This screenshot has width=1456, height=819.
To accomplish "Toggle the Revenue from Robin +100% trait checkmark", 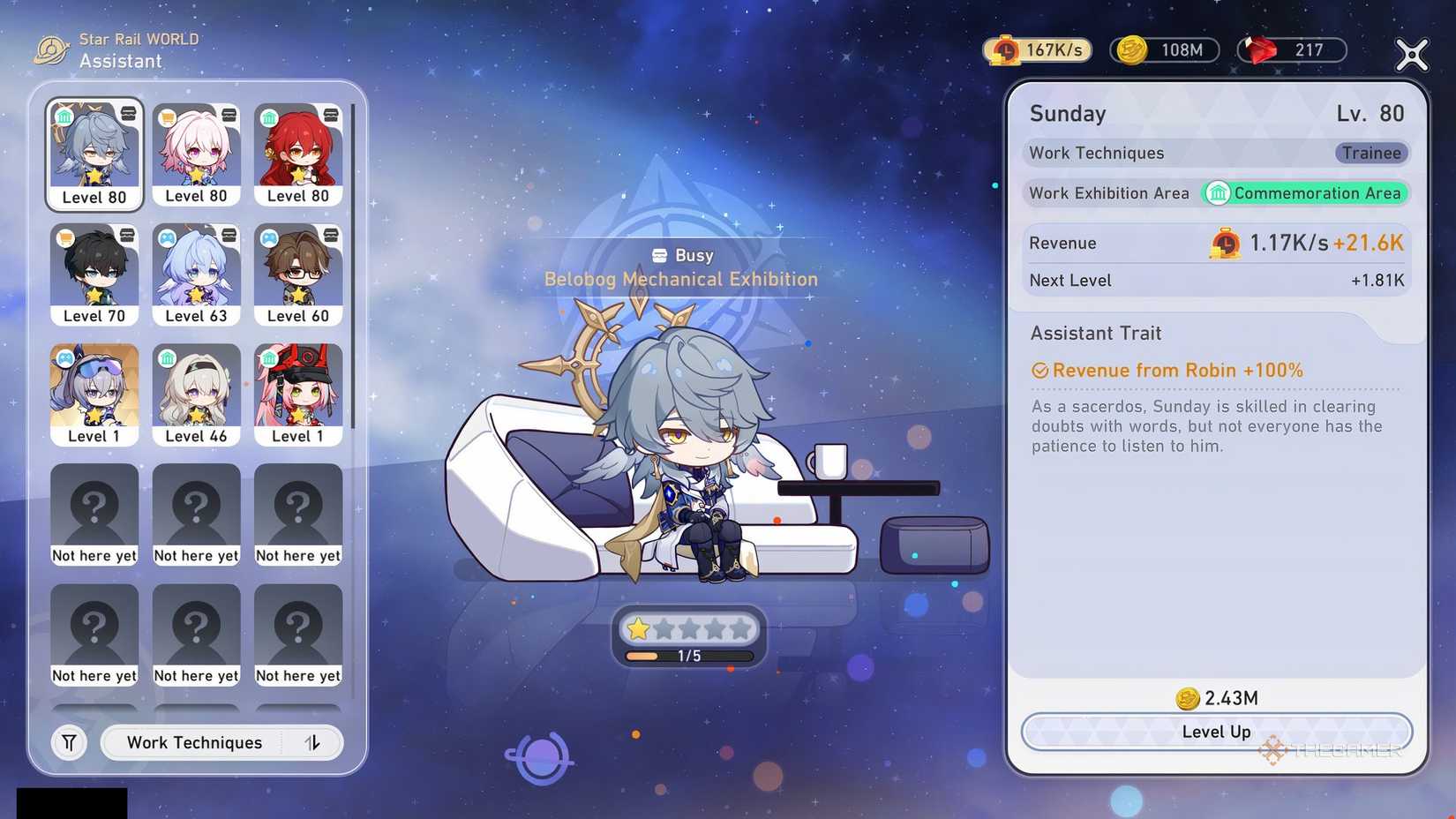I will tap(1041, 371).
